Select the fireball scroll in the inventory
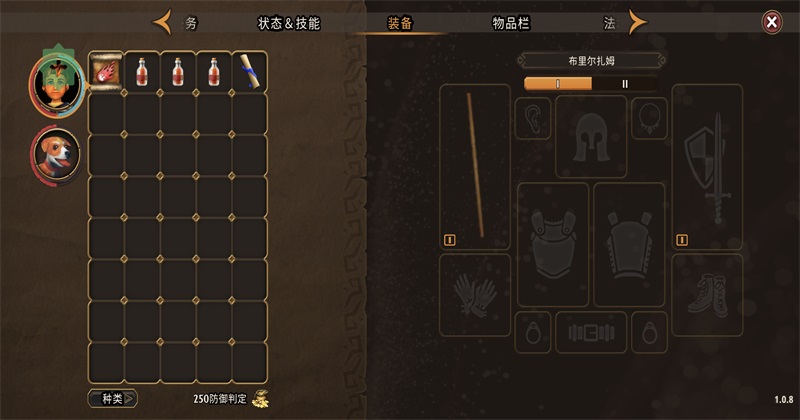The width and height of the screenshot is (800, 420). (x=106, y=72)
